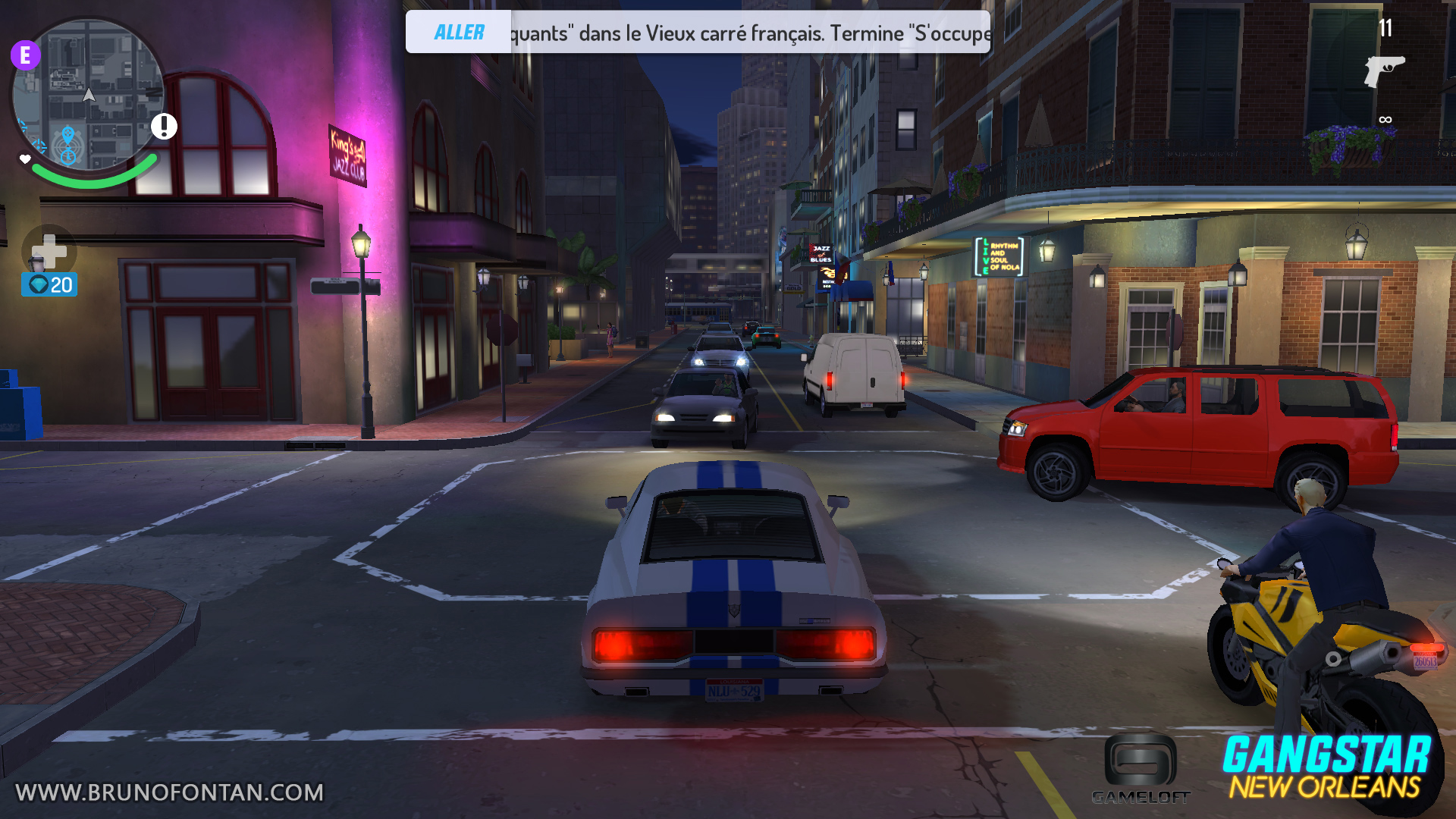Click the exclamation alert icon on minimap

coord(164,126)
